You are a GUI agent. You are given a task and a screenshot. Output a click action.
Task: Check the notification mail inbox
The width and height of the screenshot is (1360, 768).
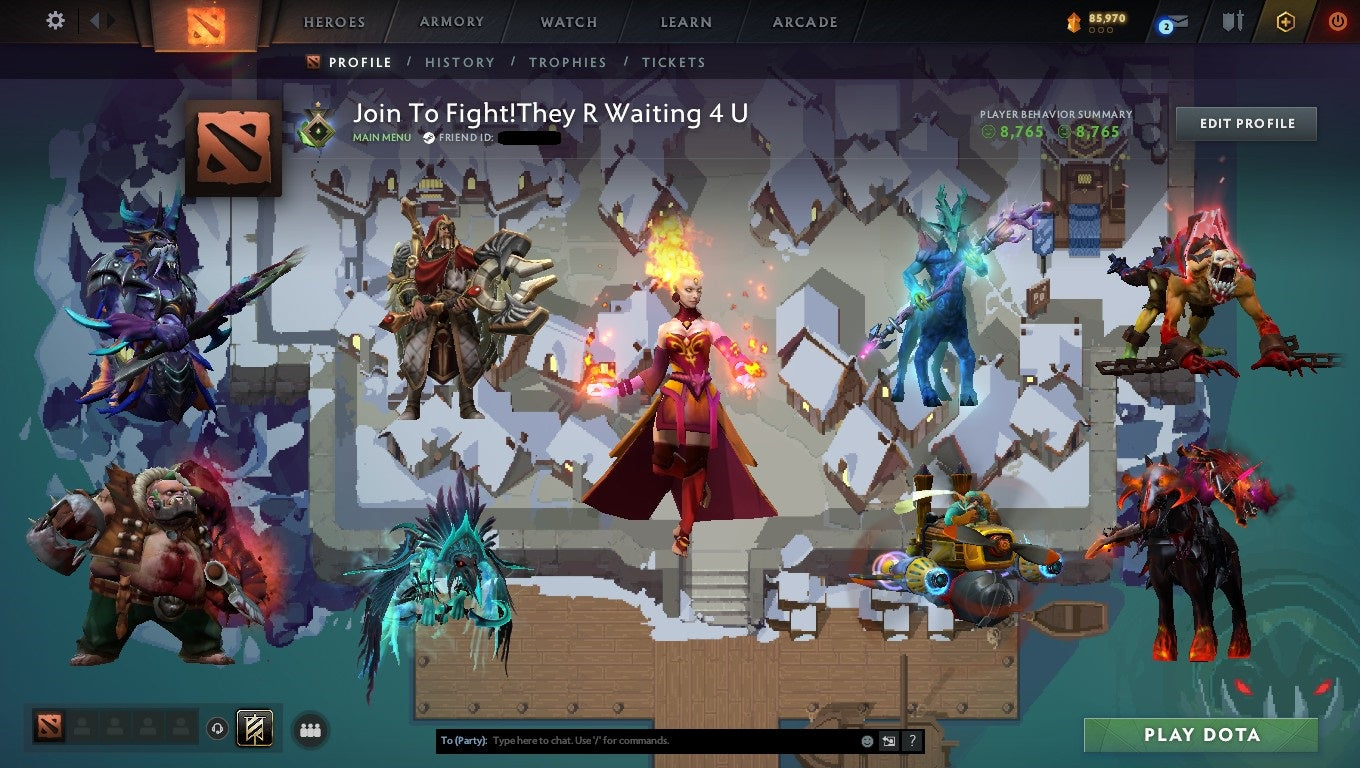(x=1175, y=22)
